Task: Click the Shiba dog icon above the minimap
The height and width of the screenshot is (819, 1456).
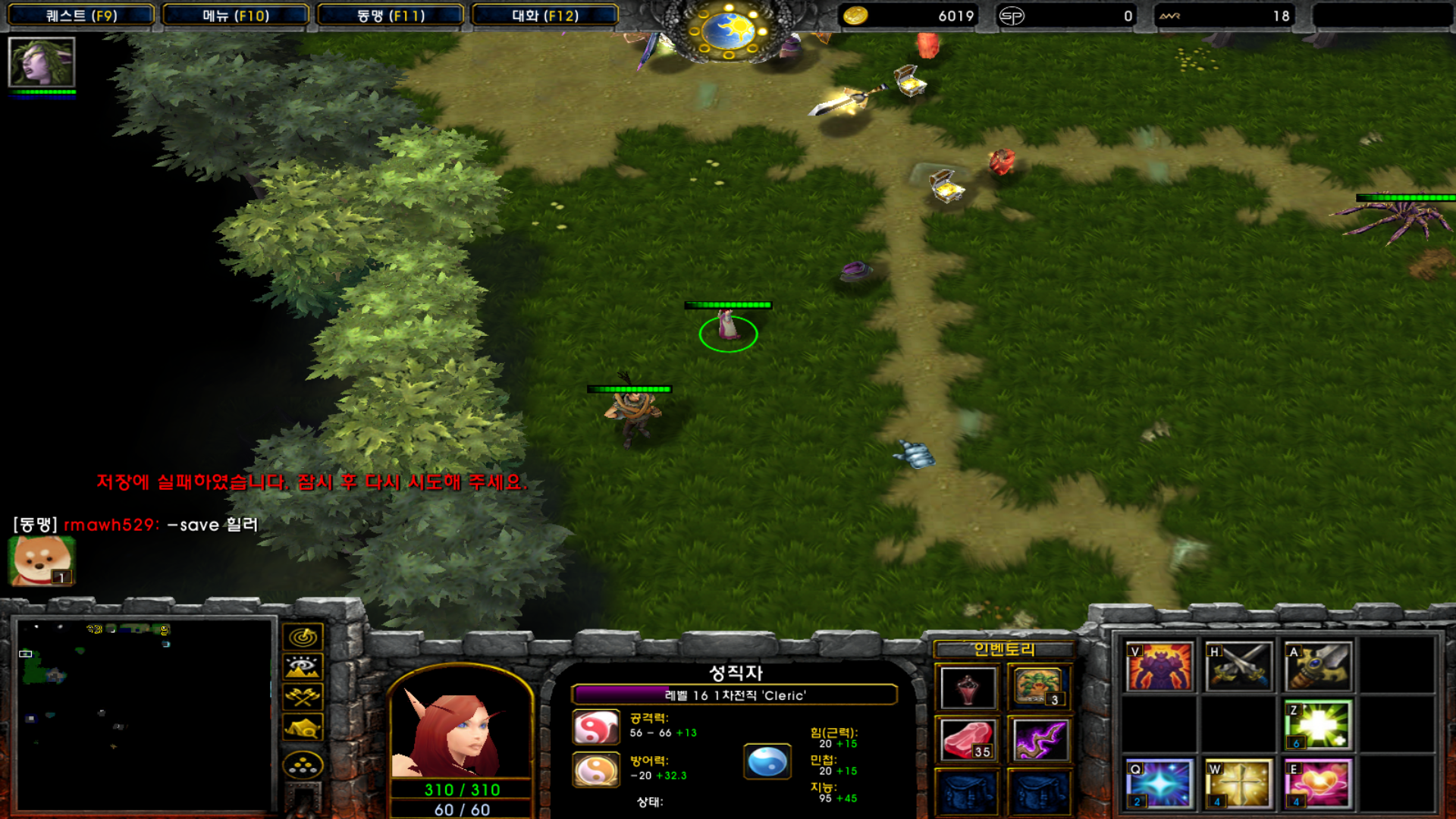Action: click(x=42, y=561)
